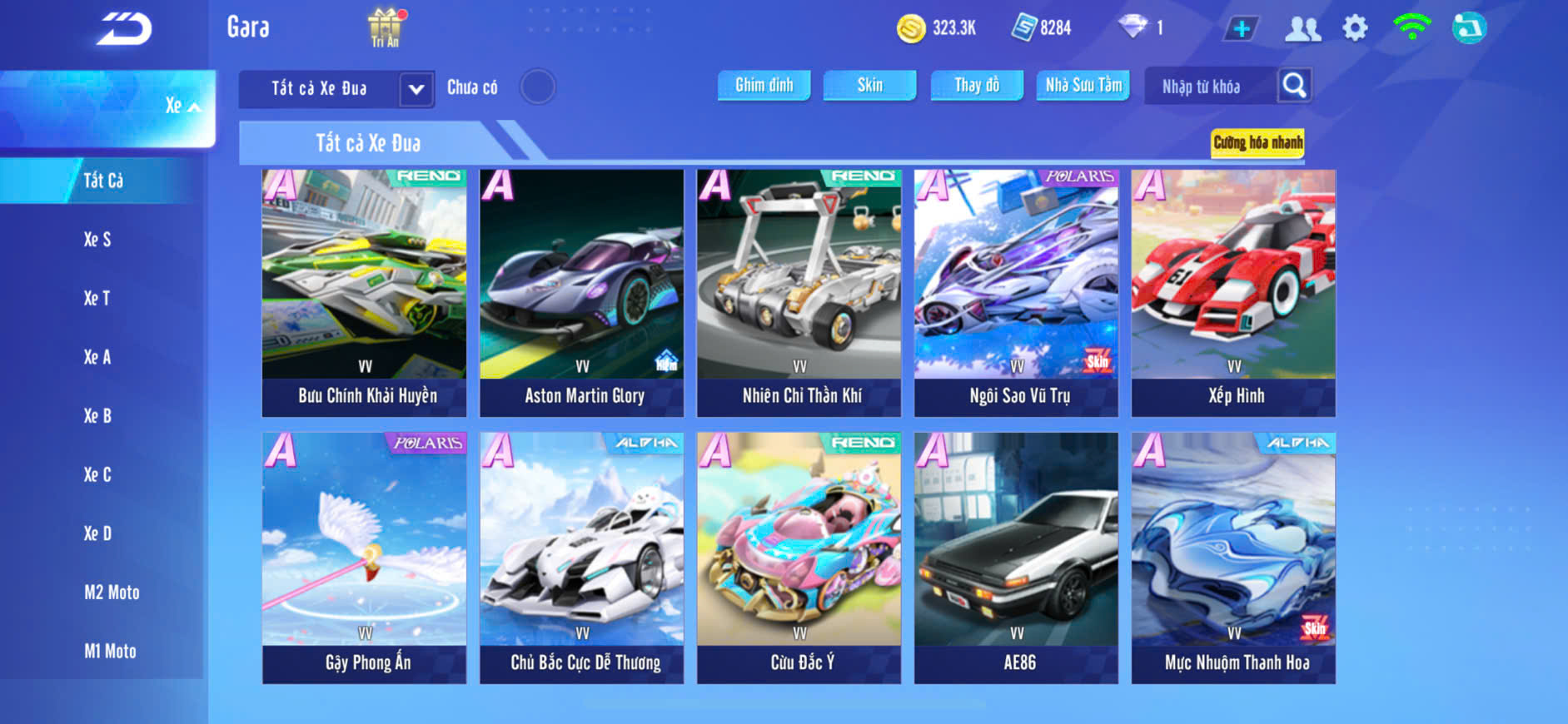The height and width of the screenshot is (724, 1568).
Task: Open settings via the gear icon
Action: tap(1355, 28)
